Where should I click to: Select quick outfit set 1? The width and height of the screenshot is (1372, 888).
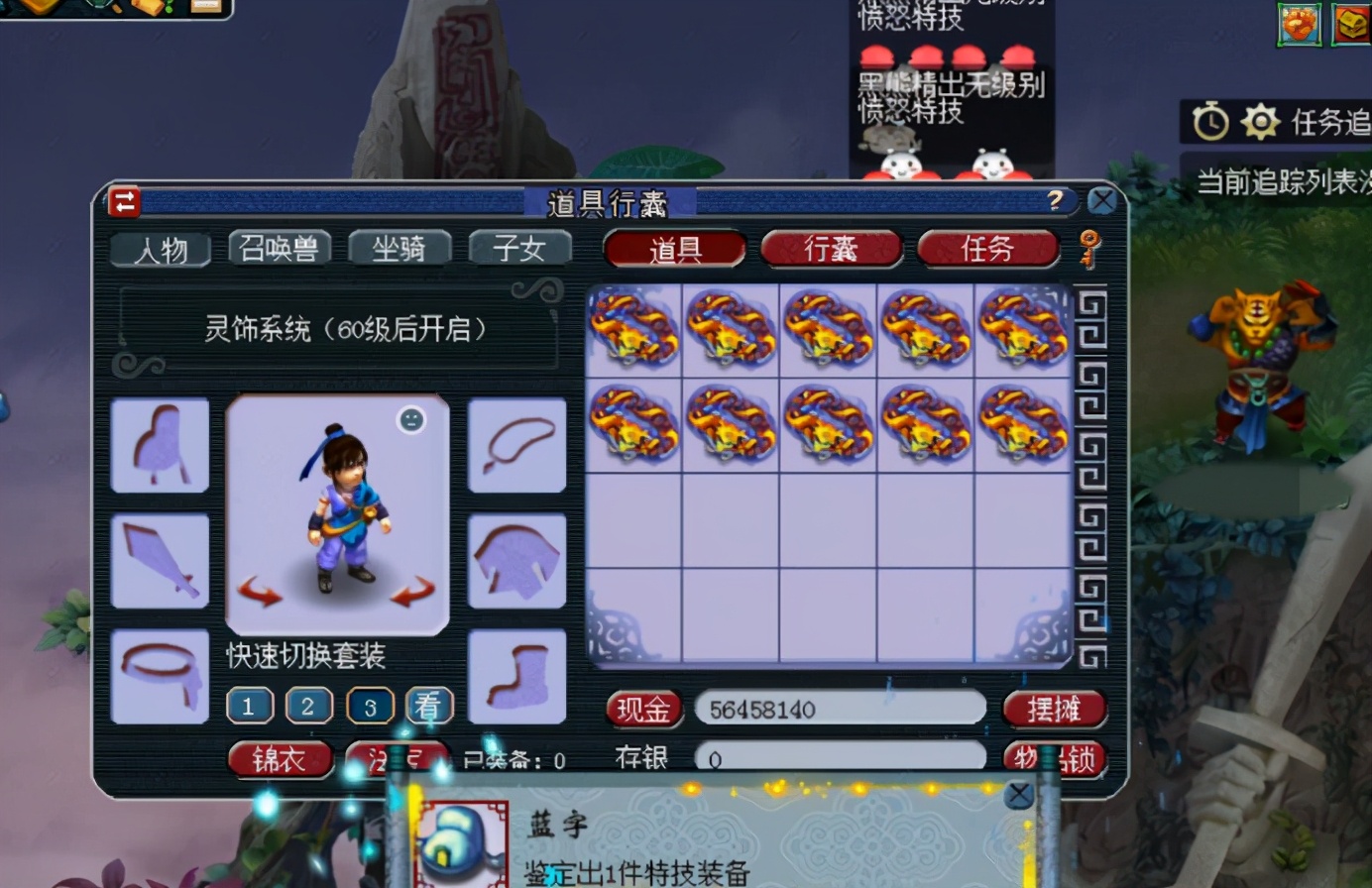[x=250, y=706]
